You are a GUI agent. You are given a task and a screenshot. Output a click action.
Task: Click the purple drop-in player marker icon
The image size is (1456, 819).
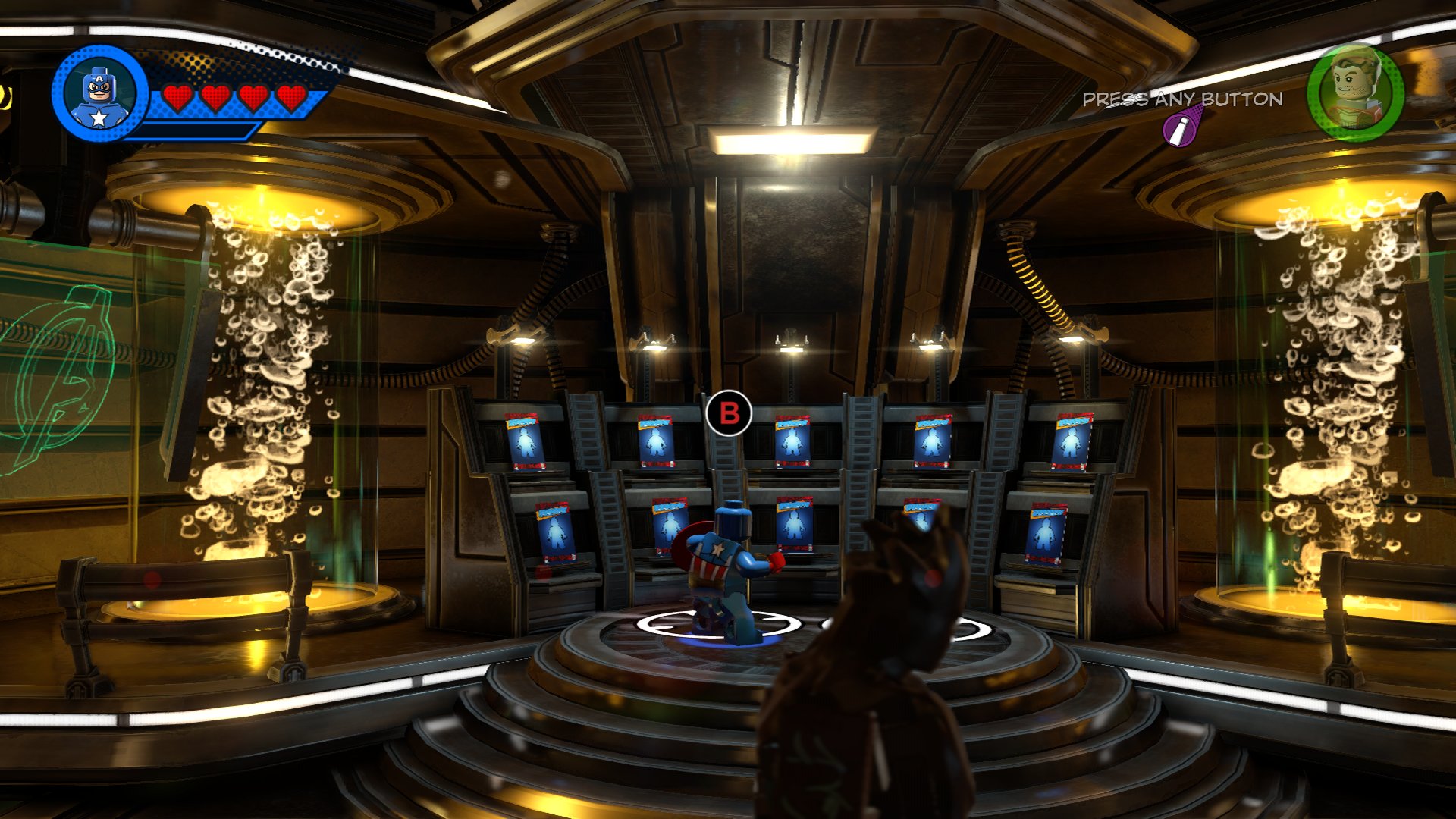[x=1180, y=130]
